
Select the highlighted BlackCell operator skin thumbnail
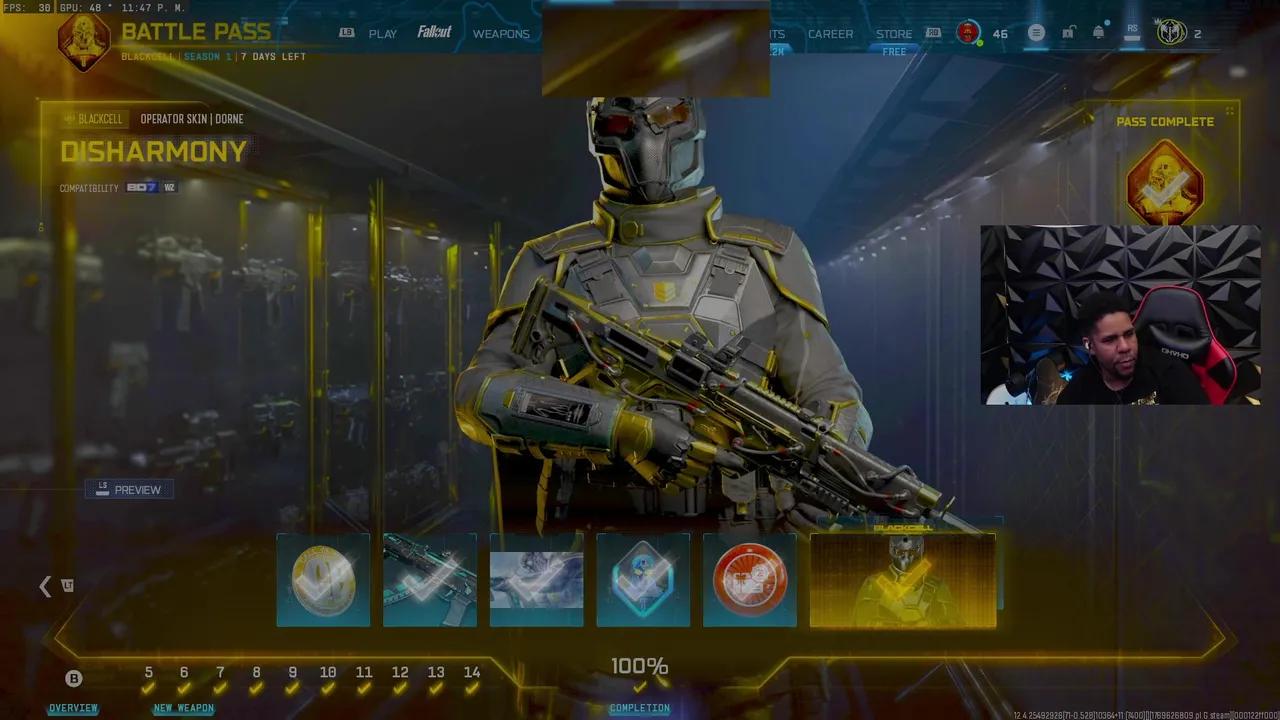(x=903, y=580)
